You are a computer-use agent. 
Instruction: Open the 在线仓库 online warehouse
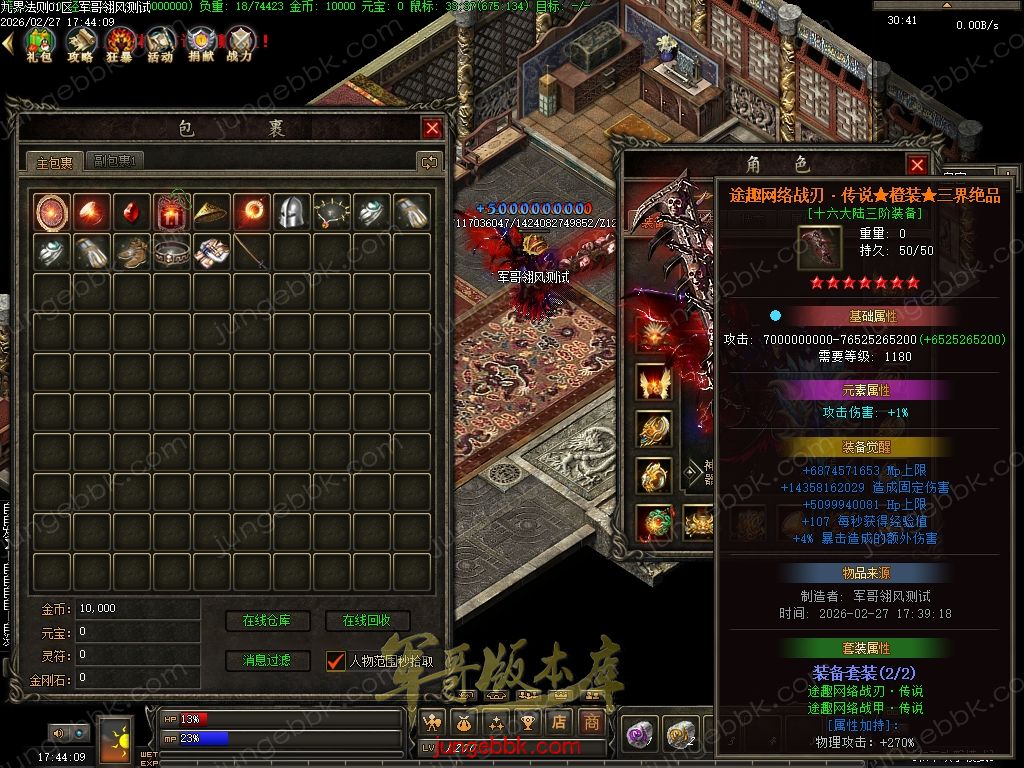click(266, 621)
